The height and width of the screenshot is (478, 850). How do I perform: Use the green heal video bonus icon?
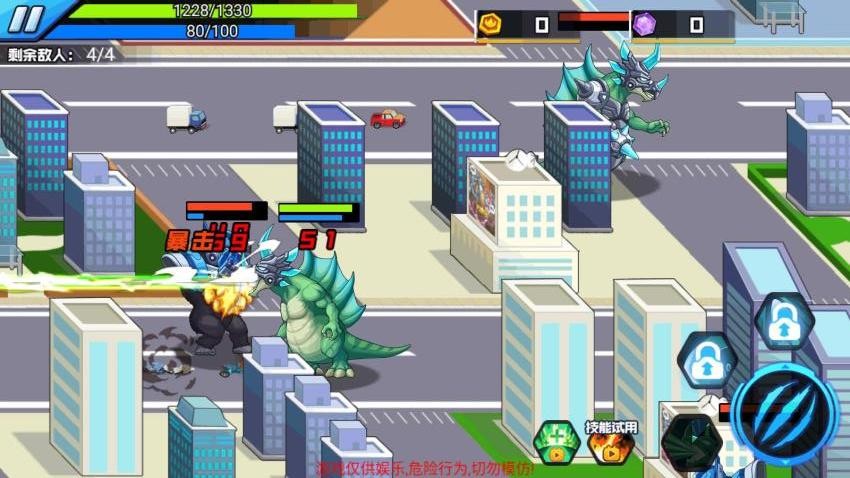click(554, 443)
